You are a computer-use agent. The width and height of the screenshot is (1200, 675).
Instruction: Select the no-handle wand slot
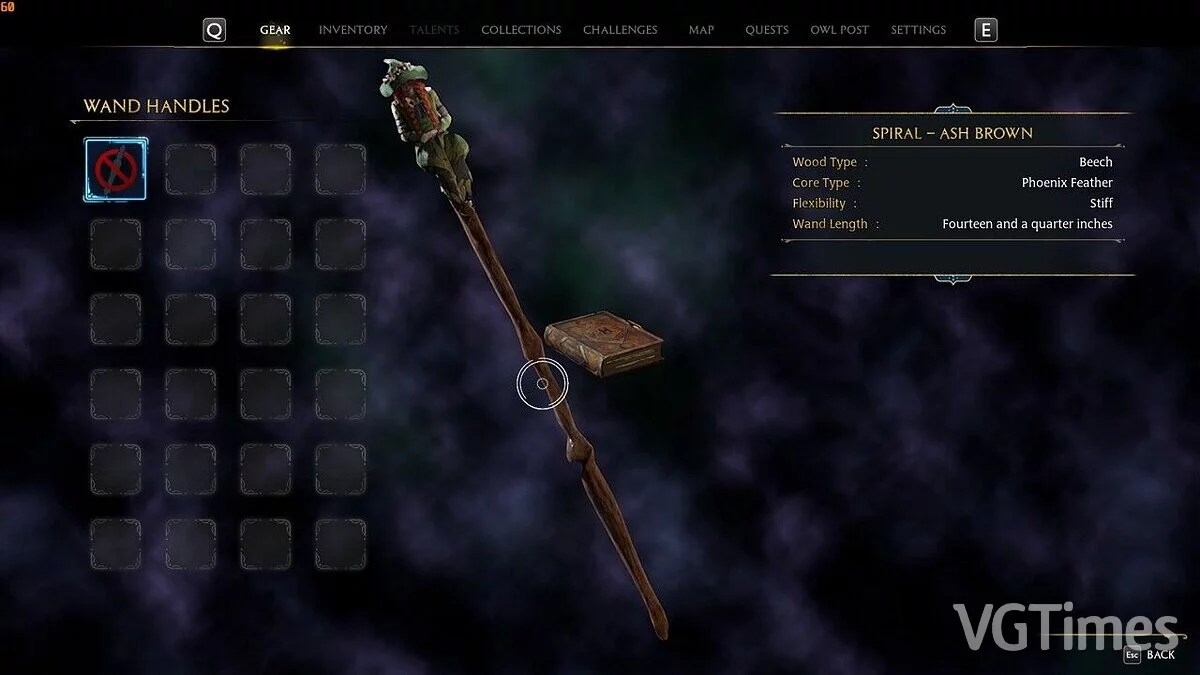pyautogui.click(x=115, y=169)
